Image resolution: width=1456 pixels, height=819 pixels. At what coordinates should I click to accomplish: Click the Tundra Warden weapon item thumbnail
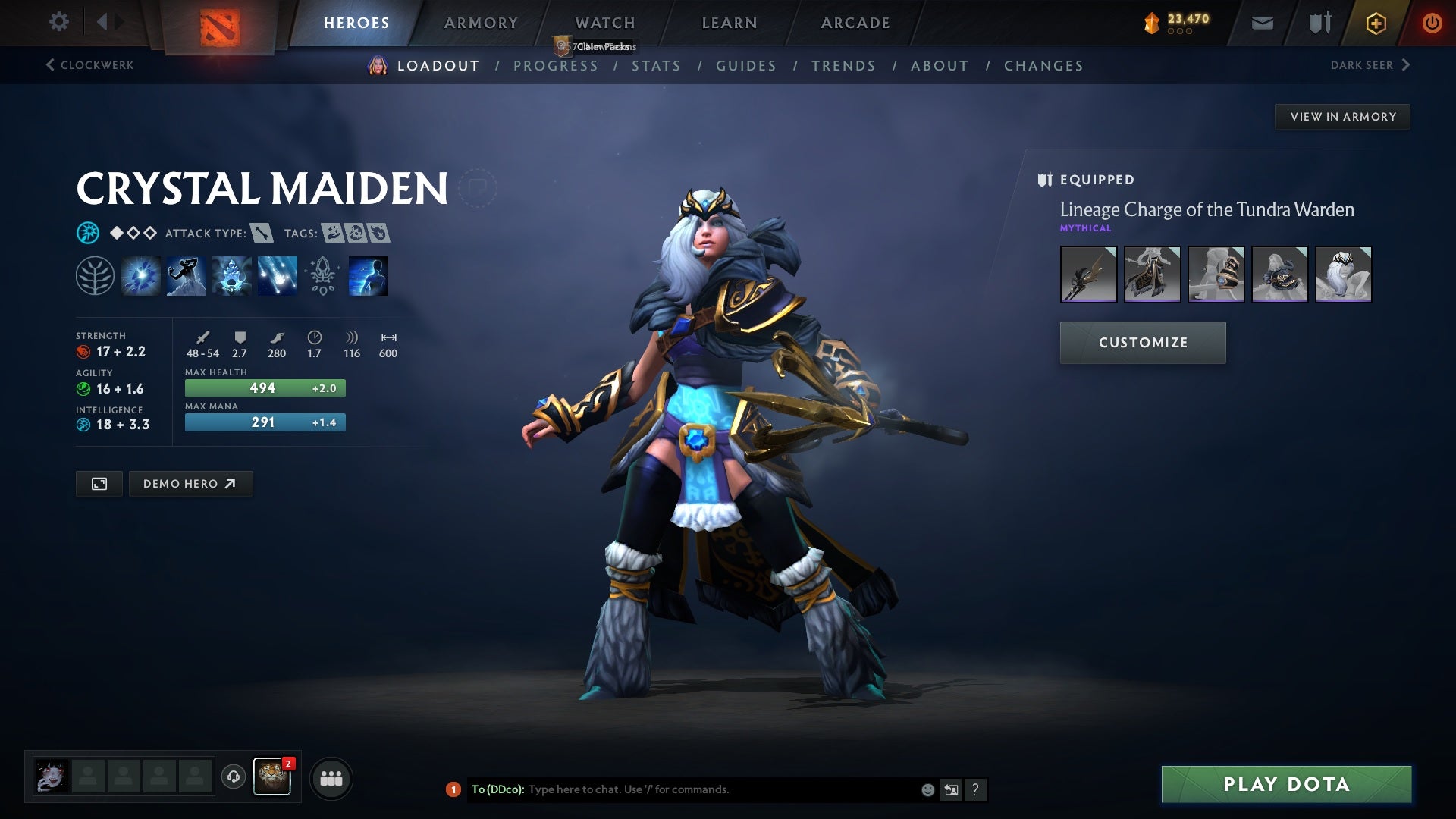[1090, 275]
